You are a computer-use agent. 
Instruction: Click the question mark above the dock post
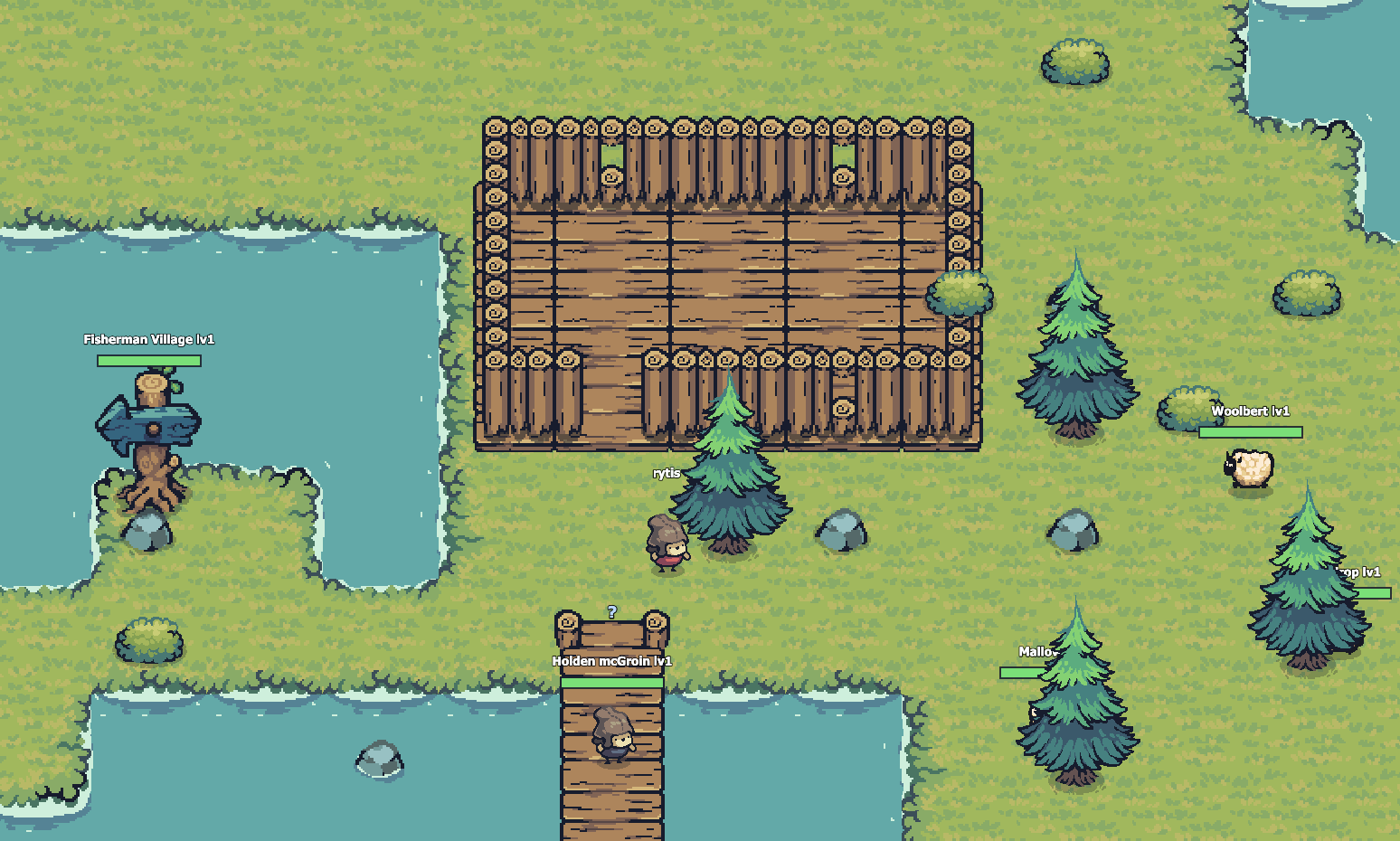611,612
